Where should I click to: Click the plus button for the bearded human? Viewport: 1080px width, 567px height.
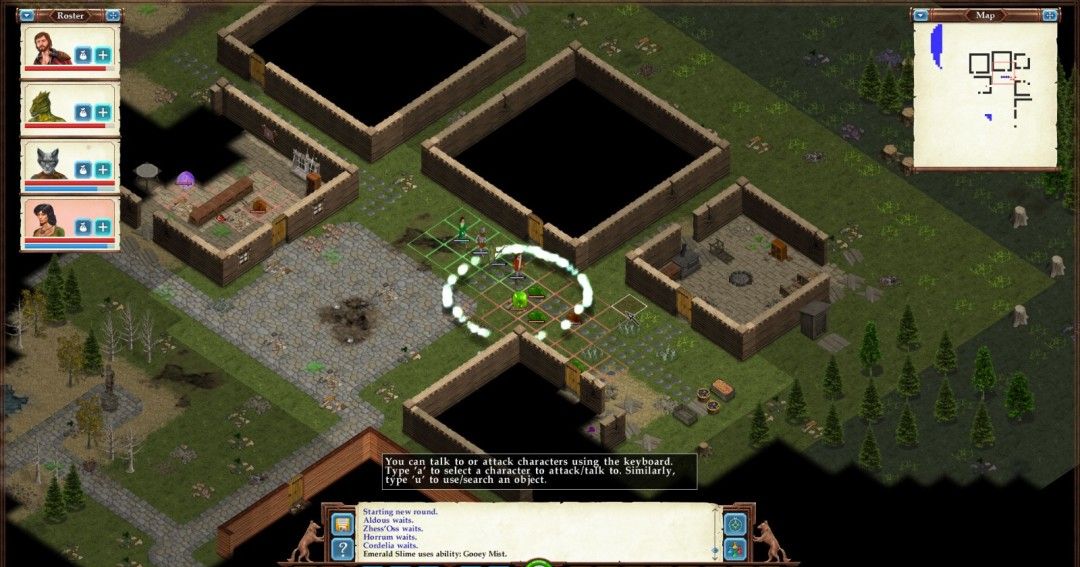104,55
